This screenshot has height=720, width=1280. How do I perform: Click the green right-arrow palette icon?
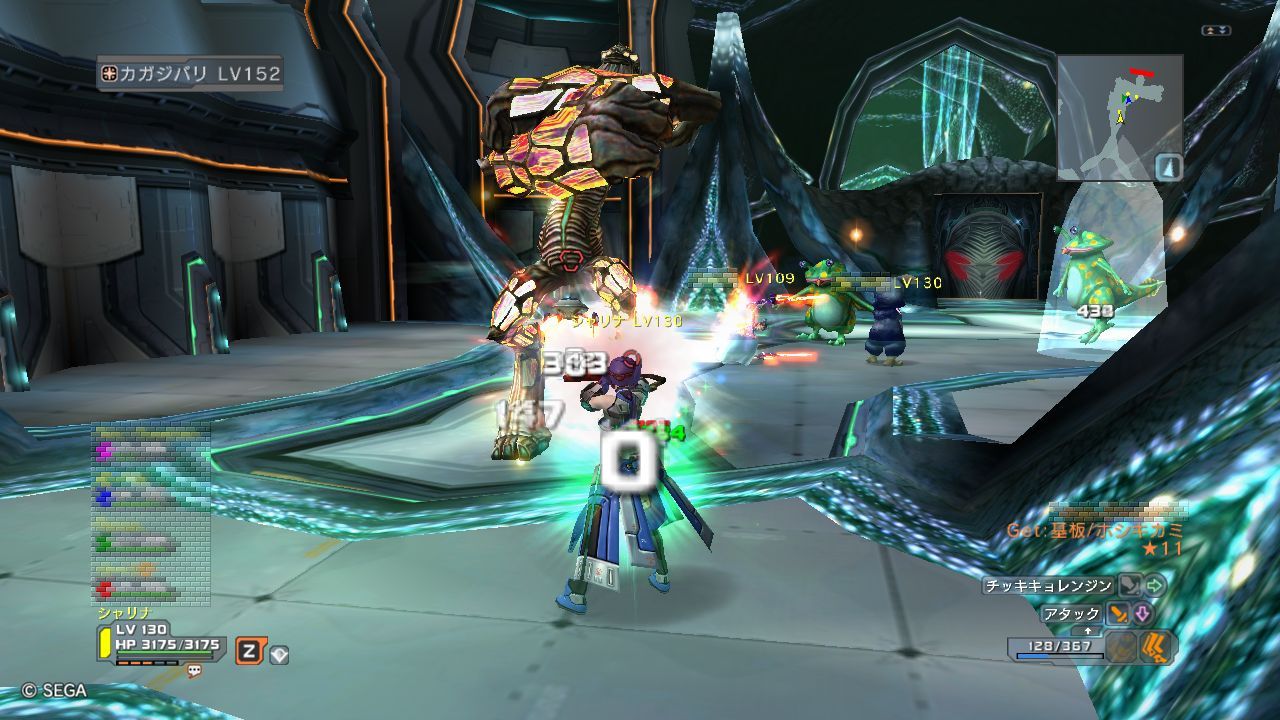(x=1156, y=585)
